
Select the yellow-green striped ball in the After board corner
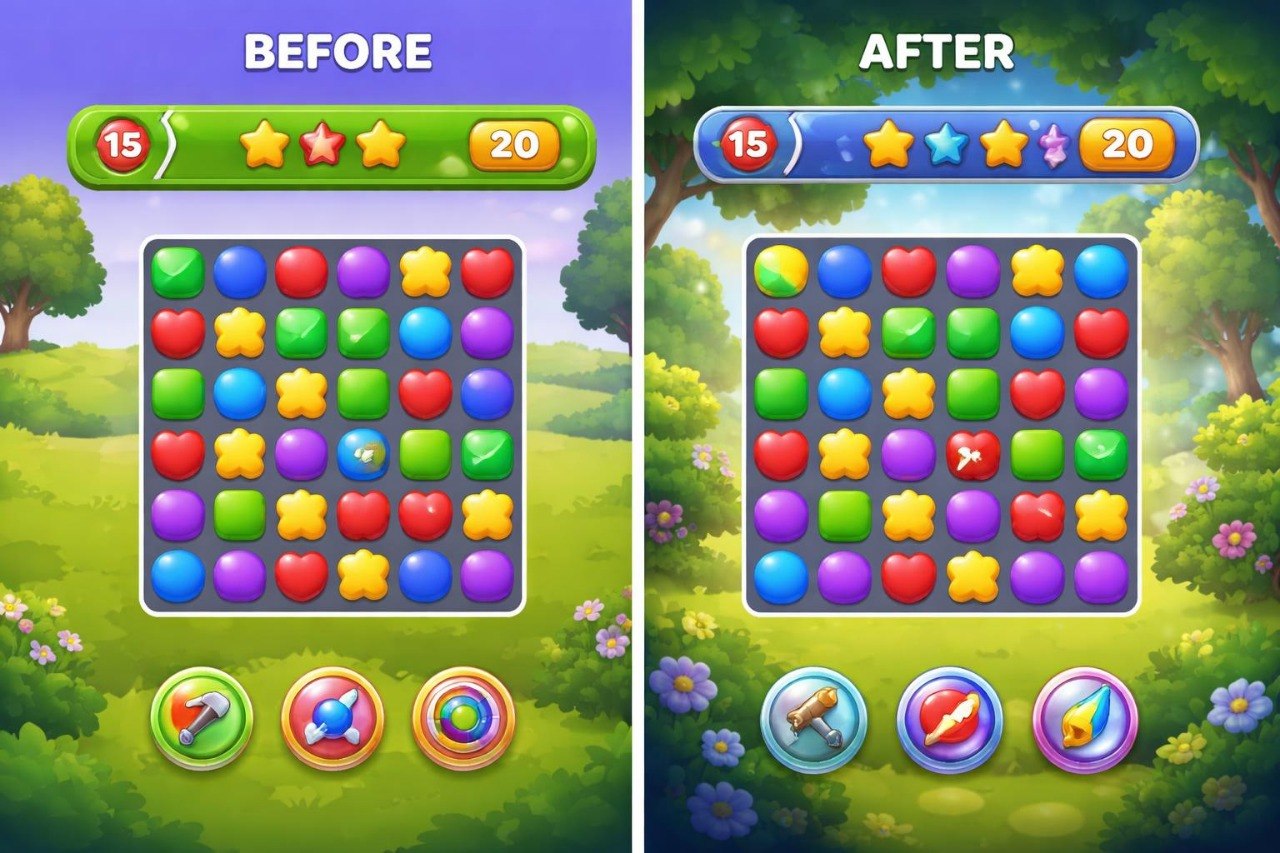(x=780, y=270)
